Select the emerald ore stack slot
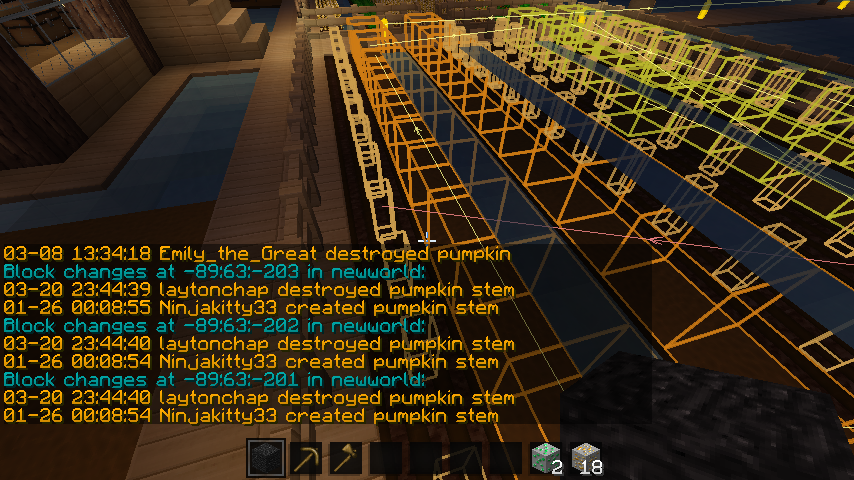Viewport: 854px width, 480px height. point(547,459)
